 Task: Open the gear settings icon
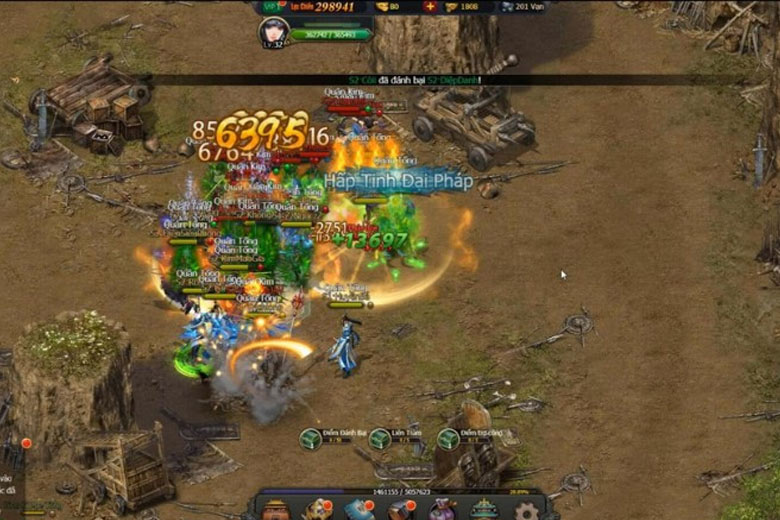[x=527, y=512]
